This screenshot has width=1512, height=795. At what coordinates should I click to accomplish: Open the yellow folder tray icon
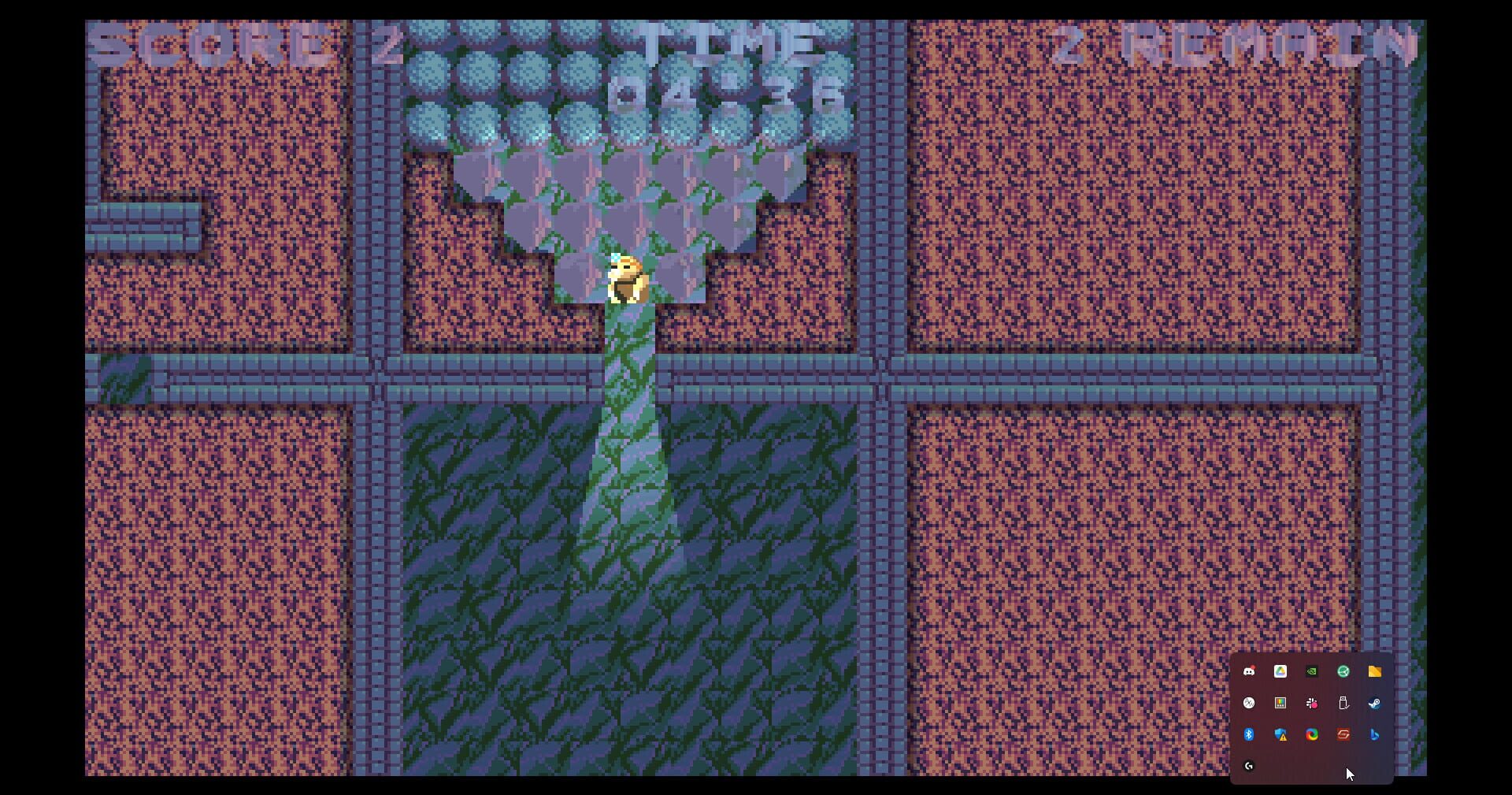pos(1375,671)
